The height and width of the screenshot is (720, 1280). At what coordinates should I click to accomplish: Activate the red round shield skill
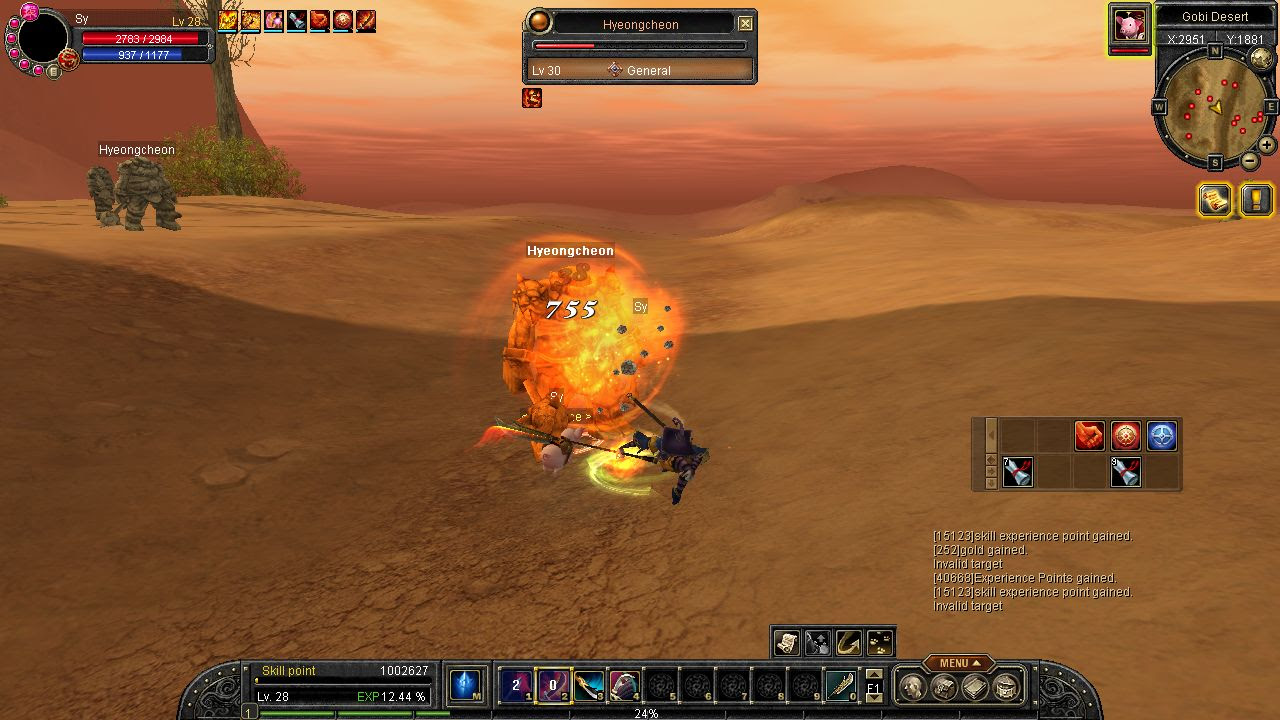coord(1126,436)
